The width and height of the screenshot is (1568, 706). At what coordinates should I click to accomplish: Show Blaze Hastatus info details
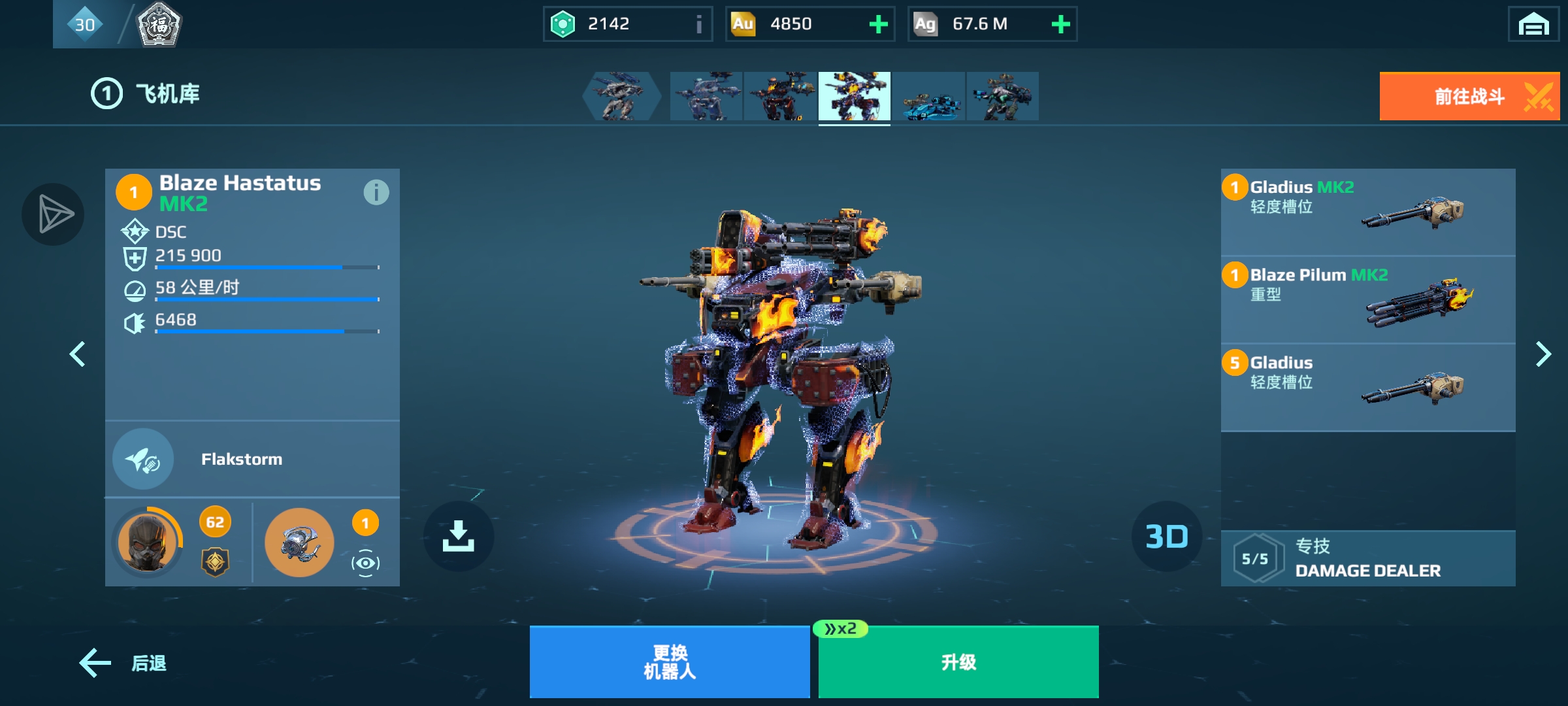[376, 192]
